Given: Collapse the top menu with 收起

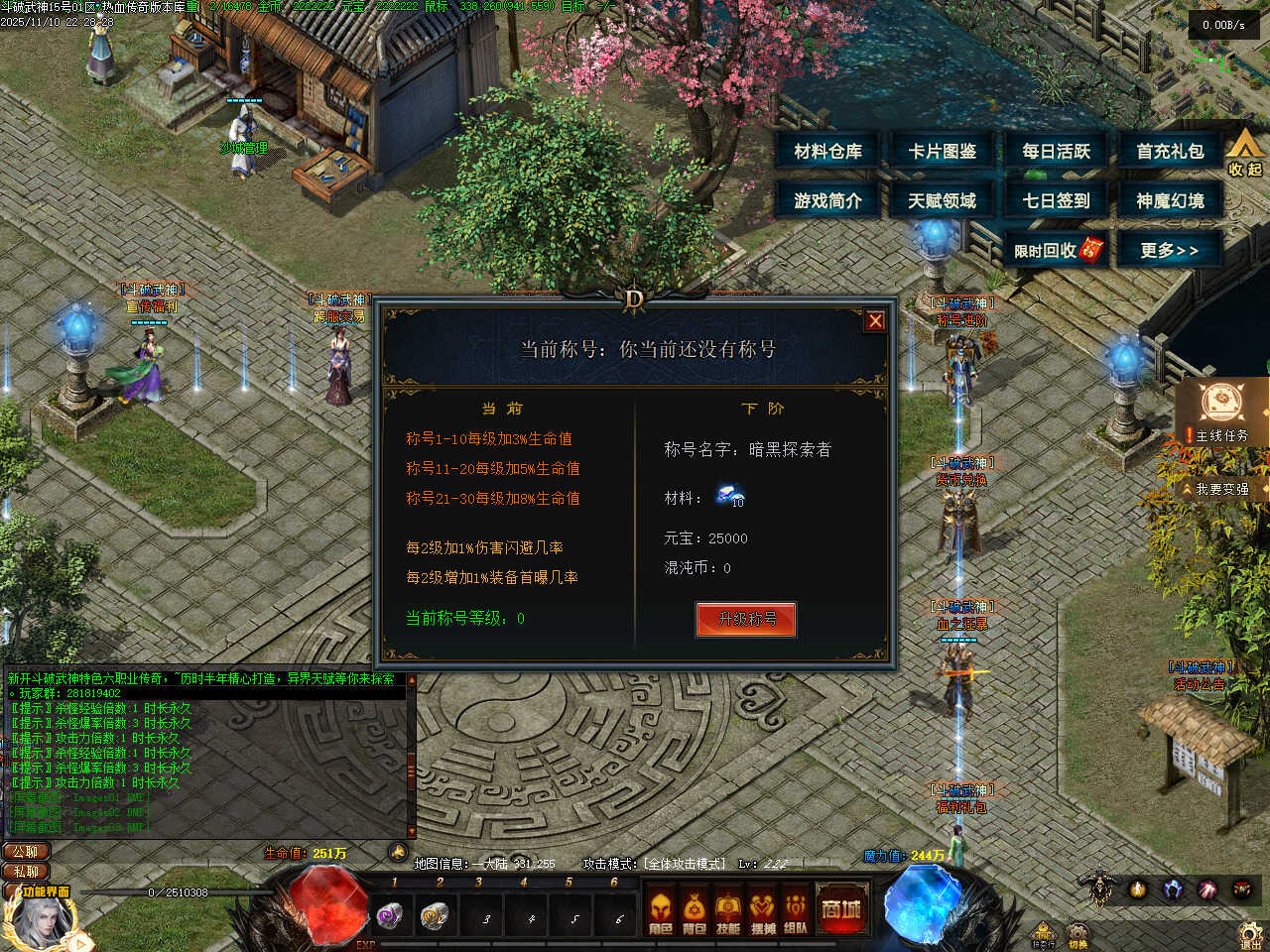Looking at the screenshot, I should (x=1245, y=154).
